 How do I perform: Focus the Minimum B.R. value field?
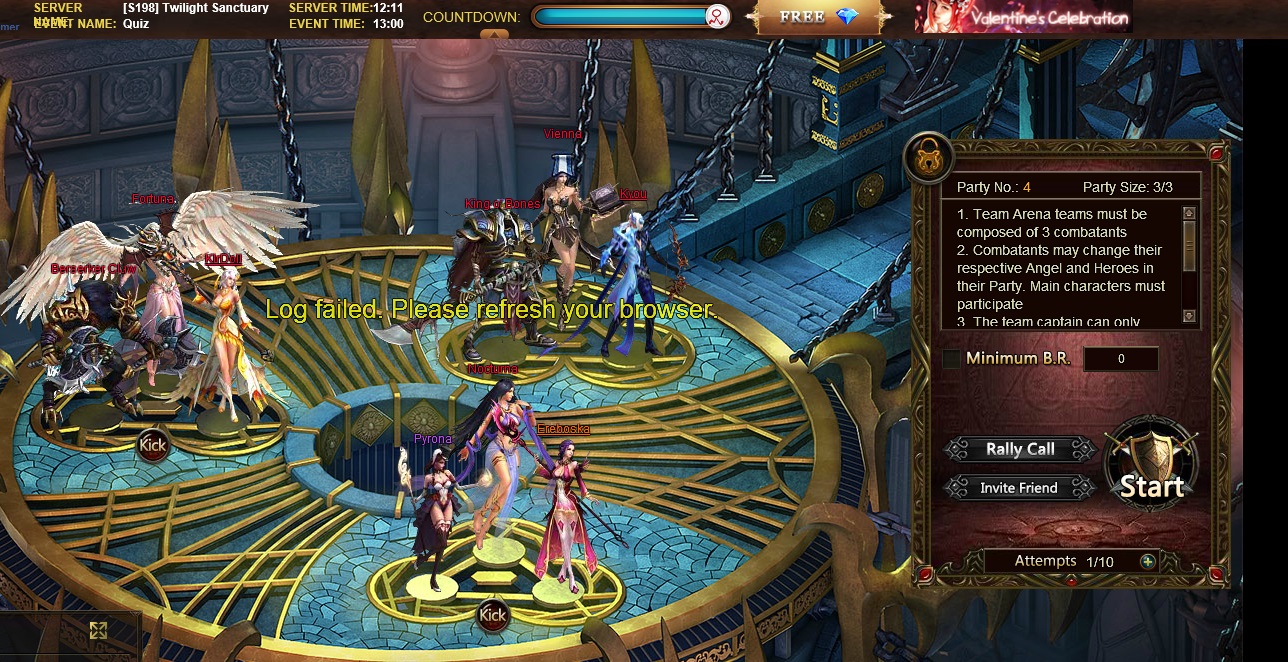point(1121,359)
